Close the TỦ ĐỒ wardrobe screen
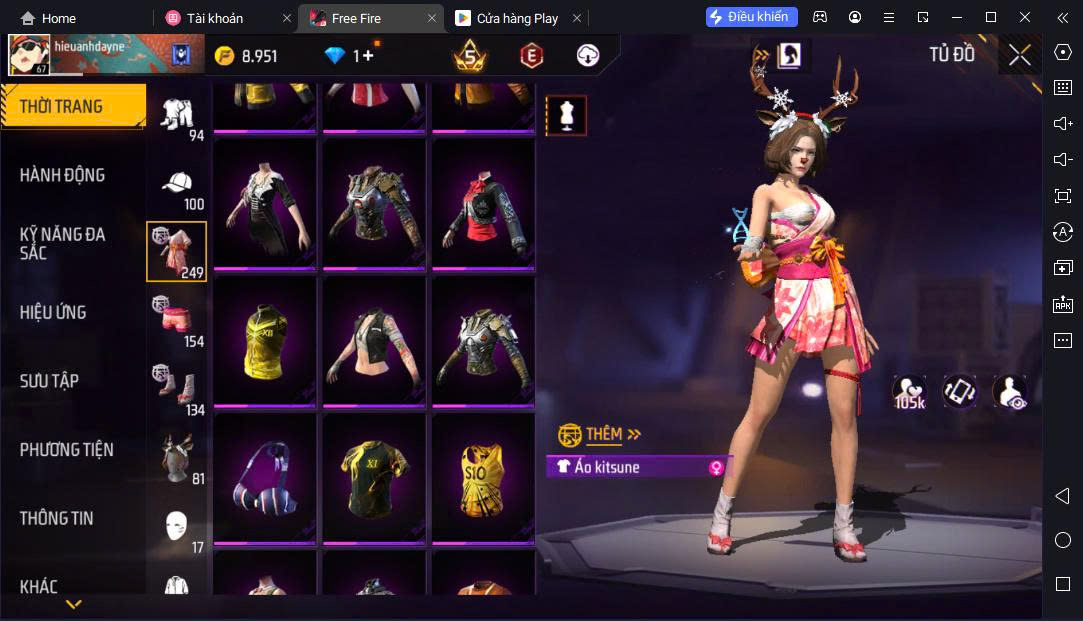1083x621 pixels. tap(1019, 55)
